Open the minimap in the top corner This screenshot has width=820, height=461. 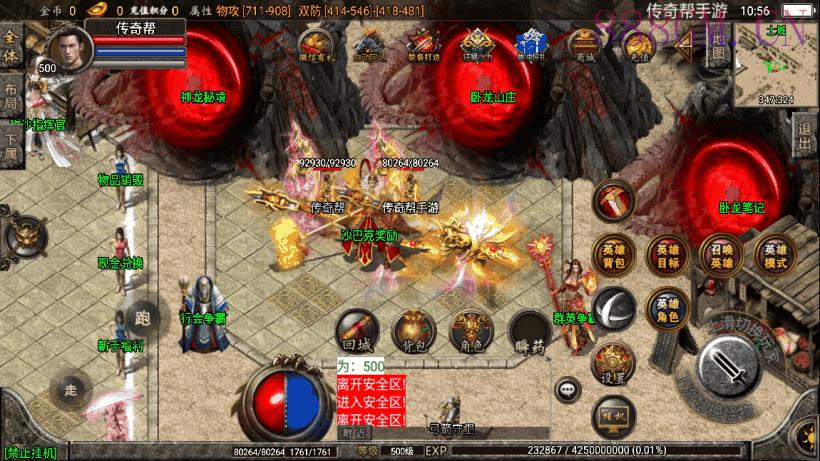[x=772, y=64]
